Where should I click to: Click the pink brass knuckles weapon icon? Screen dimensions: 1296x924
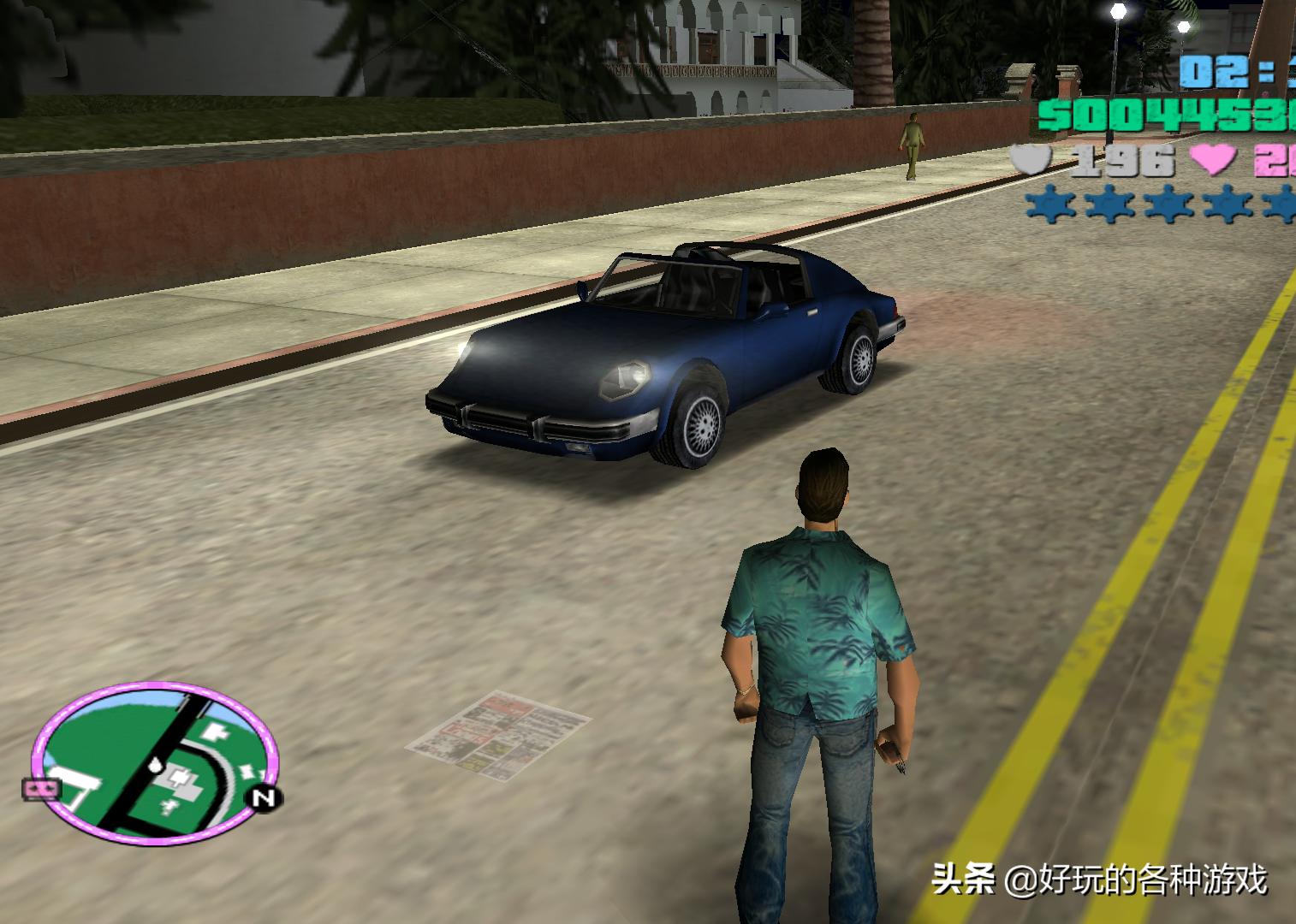pyautogui.click(x=42, y=789)
